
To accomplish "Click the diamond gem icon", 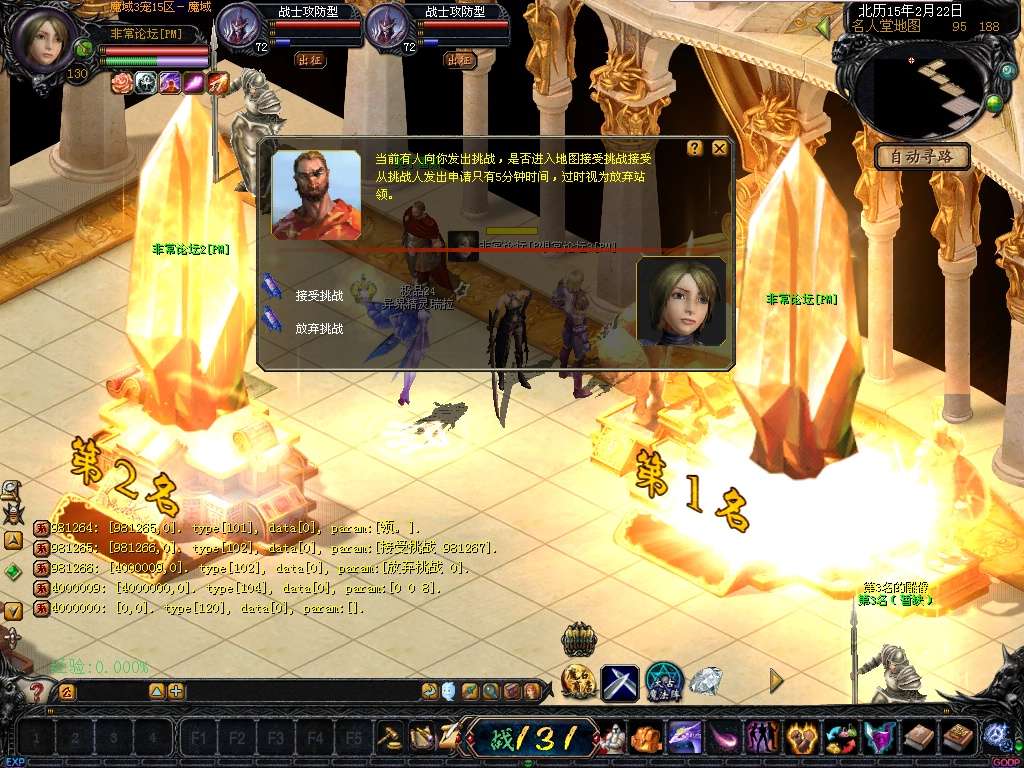I will (x=705, y=681).
